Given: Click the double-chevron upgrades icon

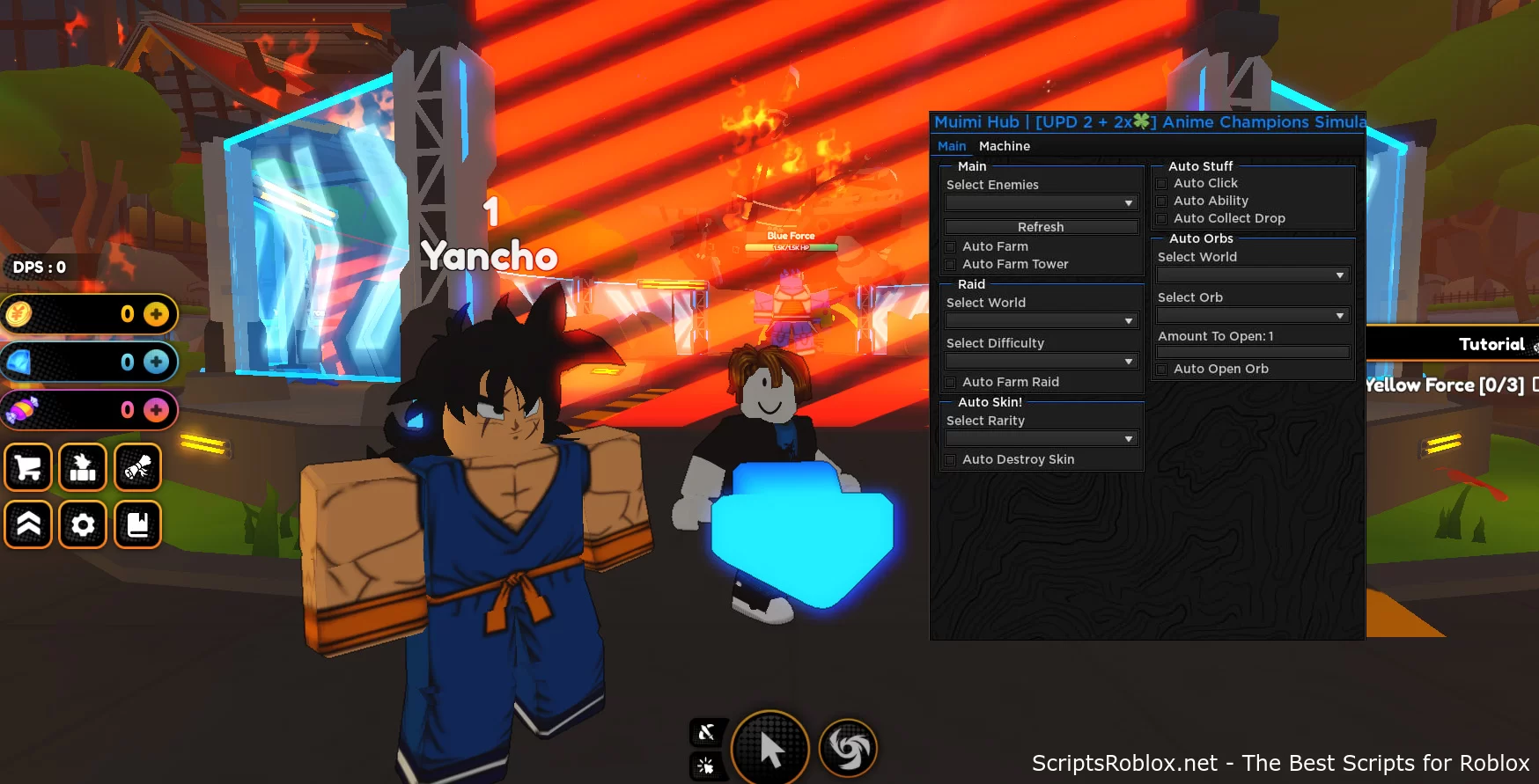Looking at the screenshot, I should pyautogui.click(x=28, y=524).
